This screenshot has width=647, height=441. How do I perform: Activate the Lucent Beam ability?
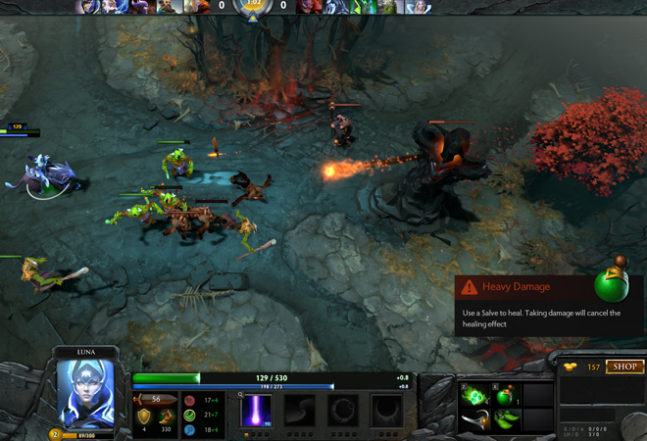257,410
